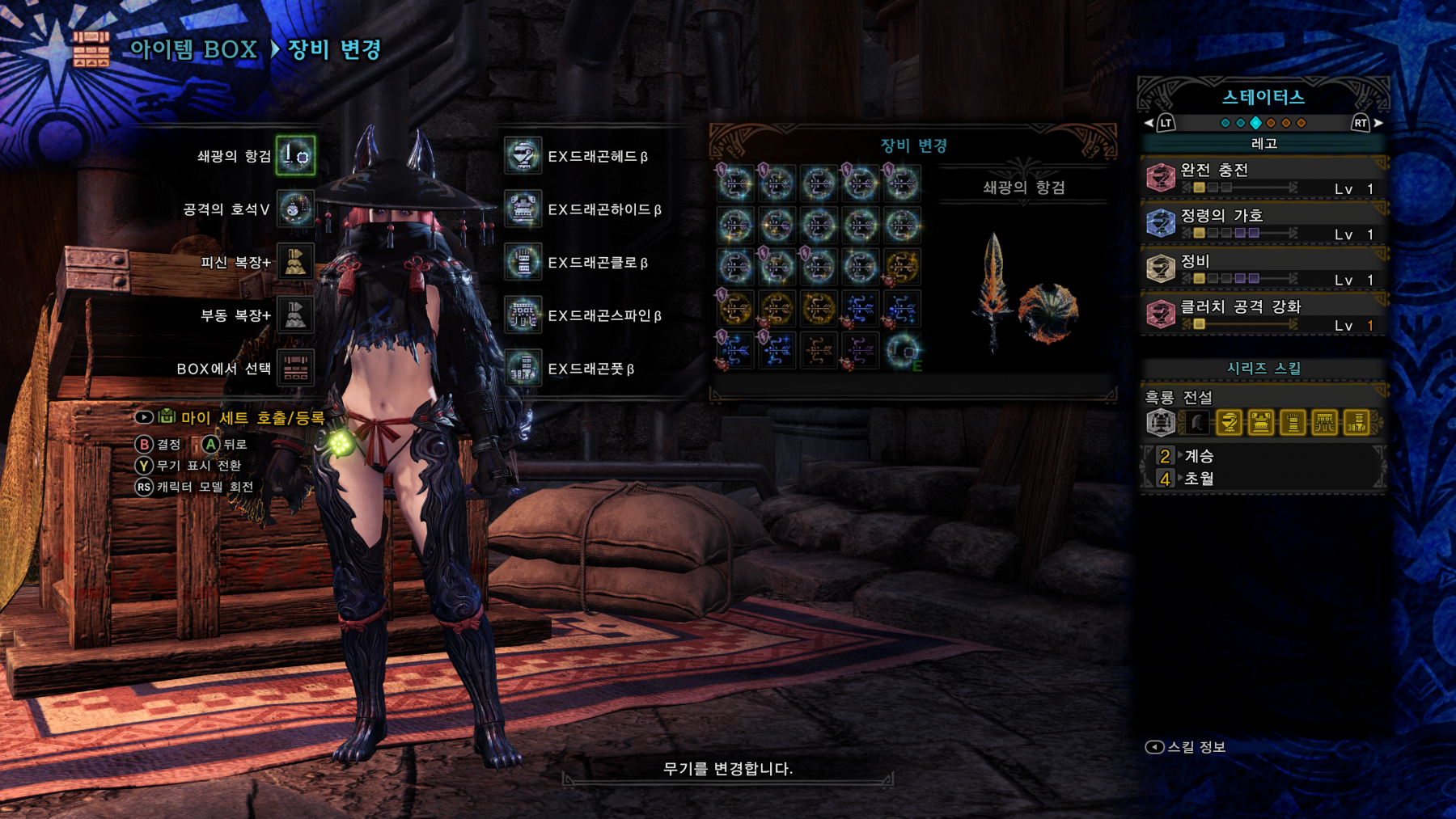The width and height of the screenshot is (1456, 819).
Task: Show the 초월 series skill bonus
Action: 1198,479
